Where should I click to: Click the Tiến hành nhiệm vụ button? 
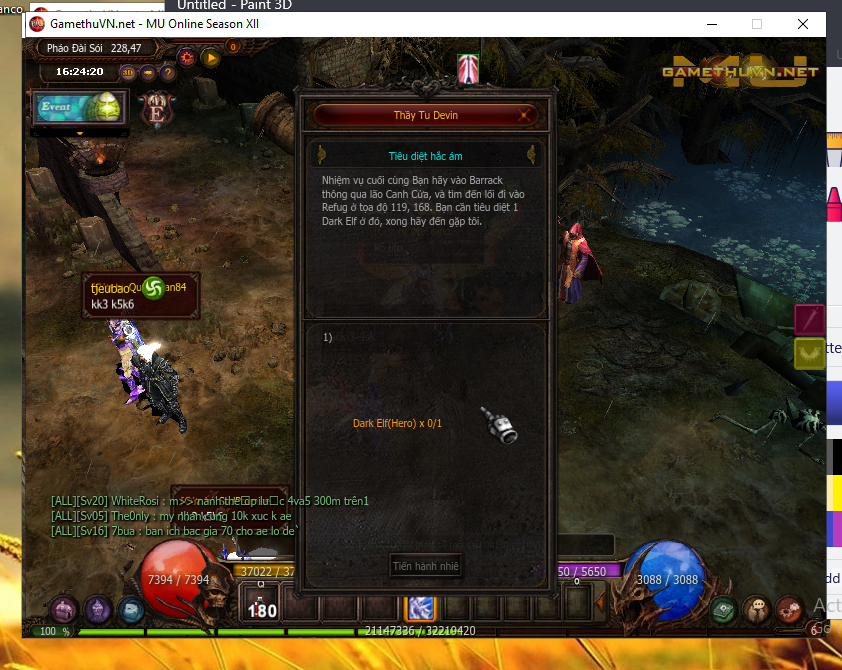pos(425,566)
